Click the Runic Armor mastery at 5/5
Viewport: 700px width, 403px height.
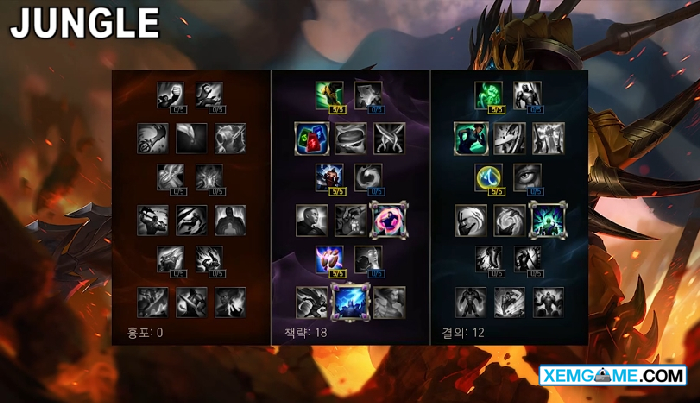click(x=489, y=178)
